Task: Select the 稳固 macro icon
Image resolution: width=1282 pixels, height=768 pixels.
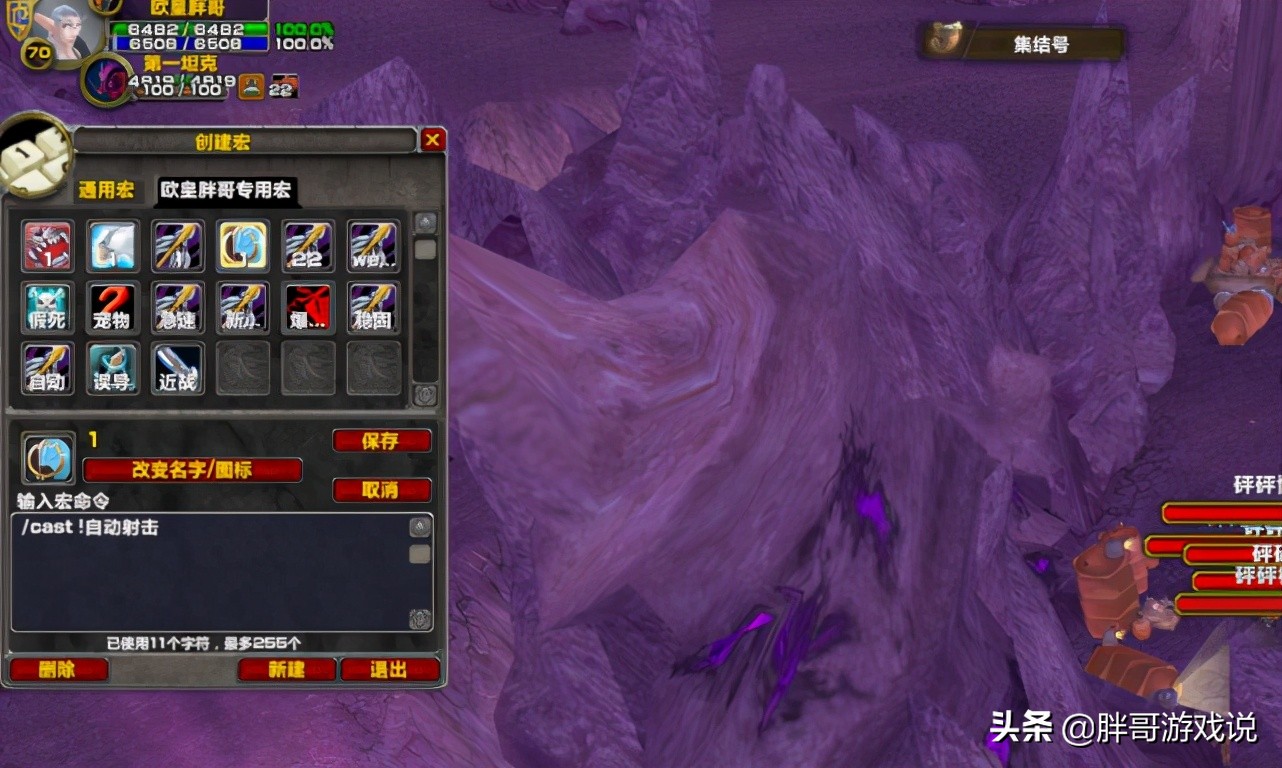Action: pos(373,307)
